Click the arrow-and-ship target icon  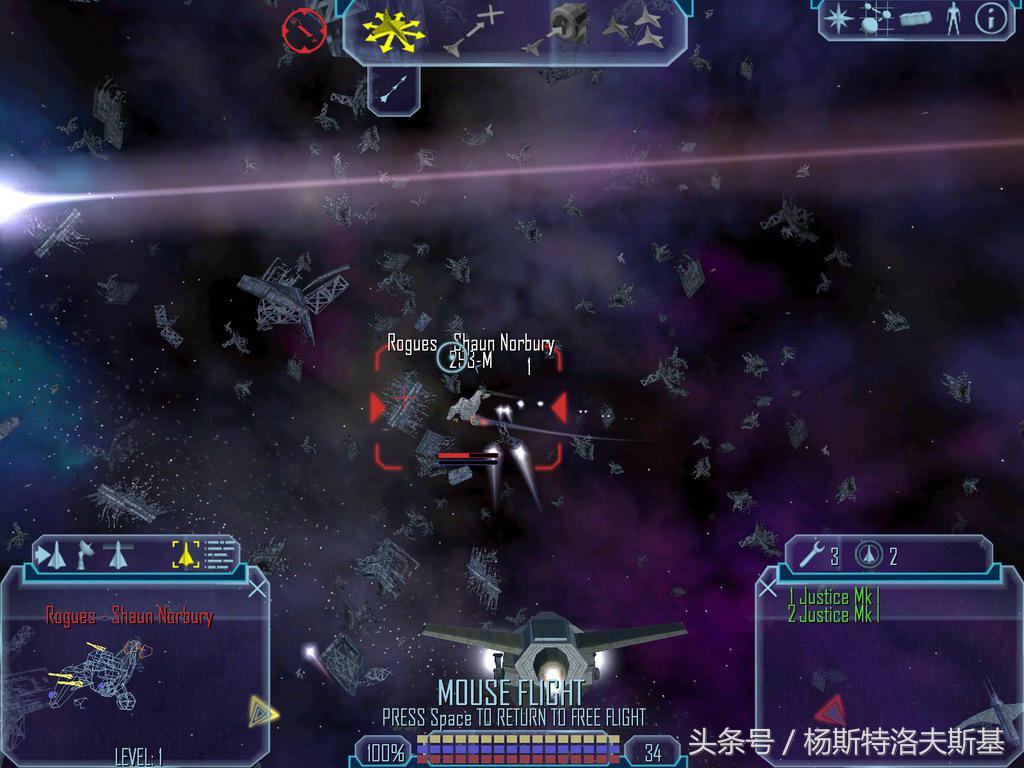52,553
